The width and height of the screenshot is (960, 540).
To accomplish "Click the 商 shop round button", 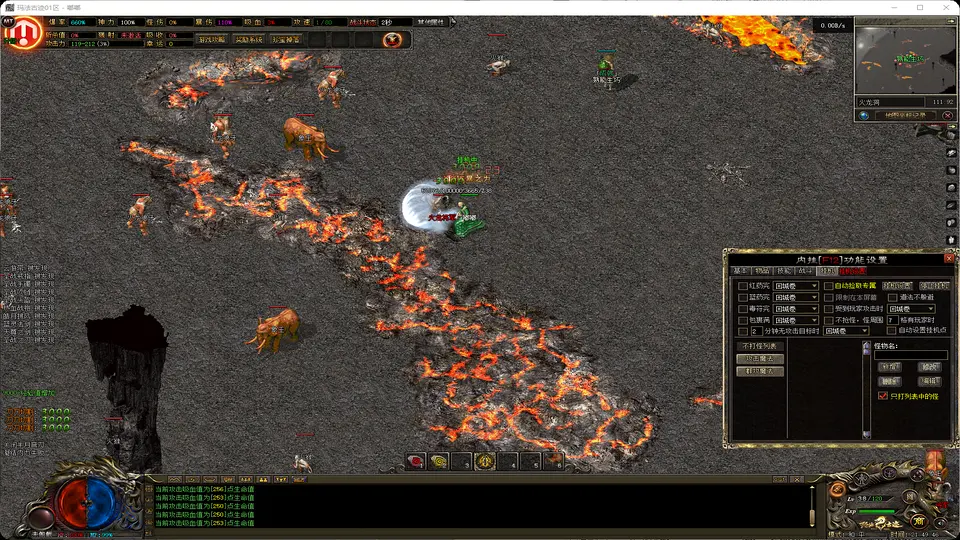I will click(x=919, y=521).
